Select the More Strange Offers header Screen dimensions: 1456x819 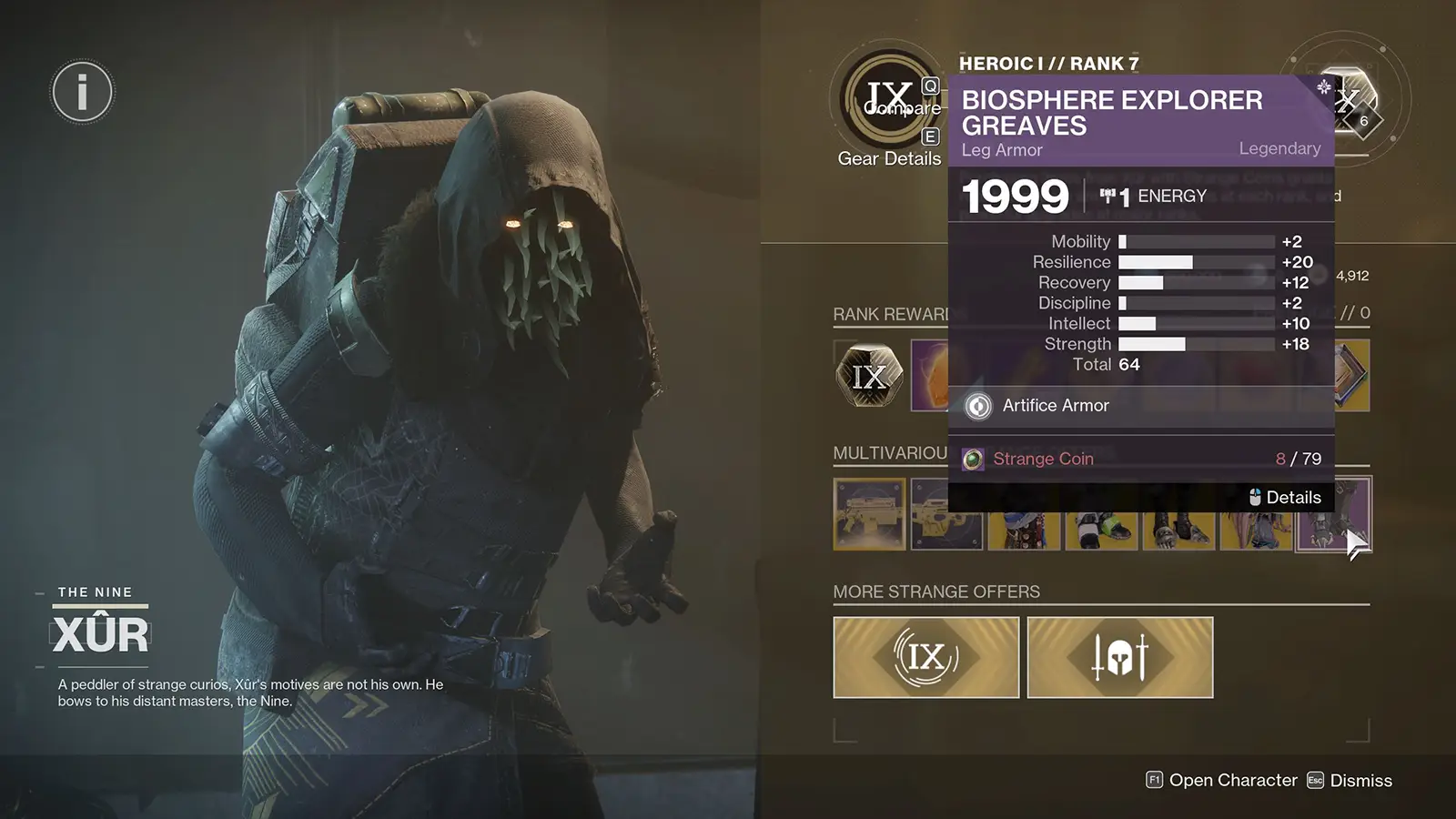pyautogui.click(x=935, y=591)
